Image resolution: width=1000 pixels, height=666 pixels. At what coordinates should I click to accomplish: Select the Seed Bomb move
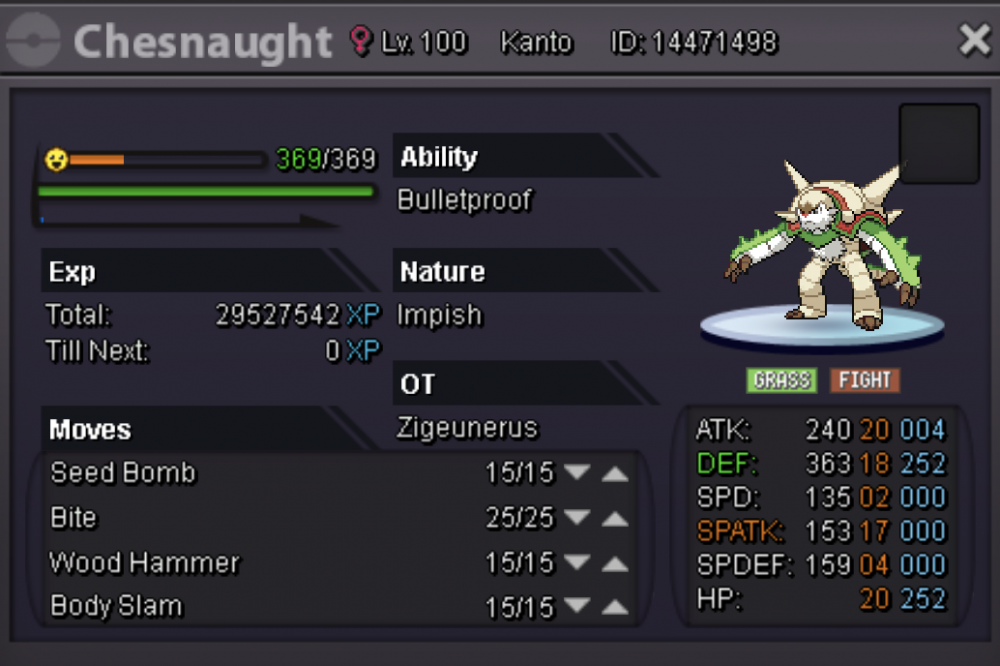[x=123, y=473]
